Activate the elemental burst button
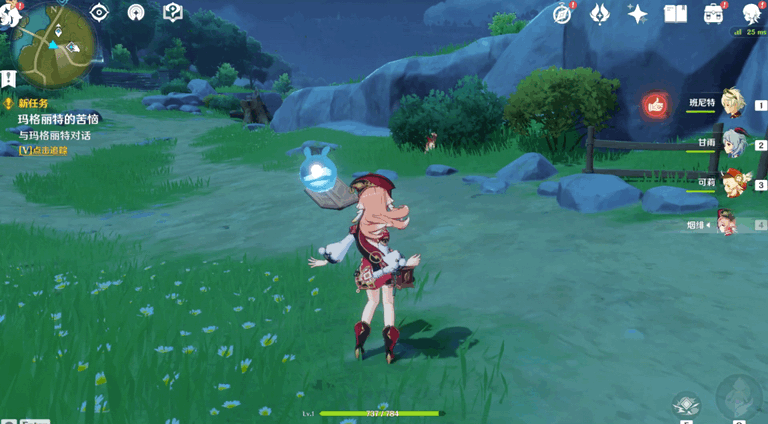The height and width of the screenshot is (424, 768). 738,397
